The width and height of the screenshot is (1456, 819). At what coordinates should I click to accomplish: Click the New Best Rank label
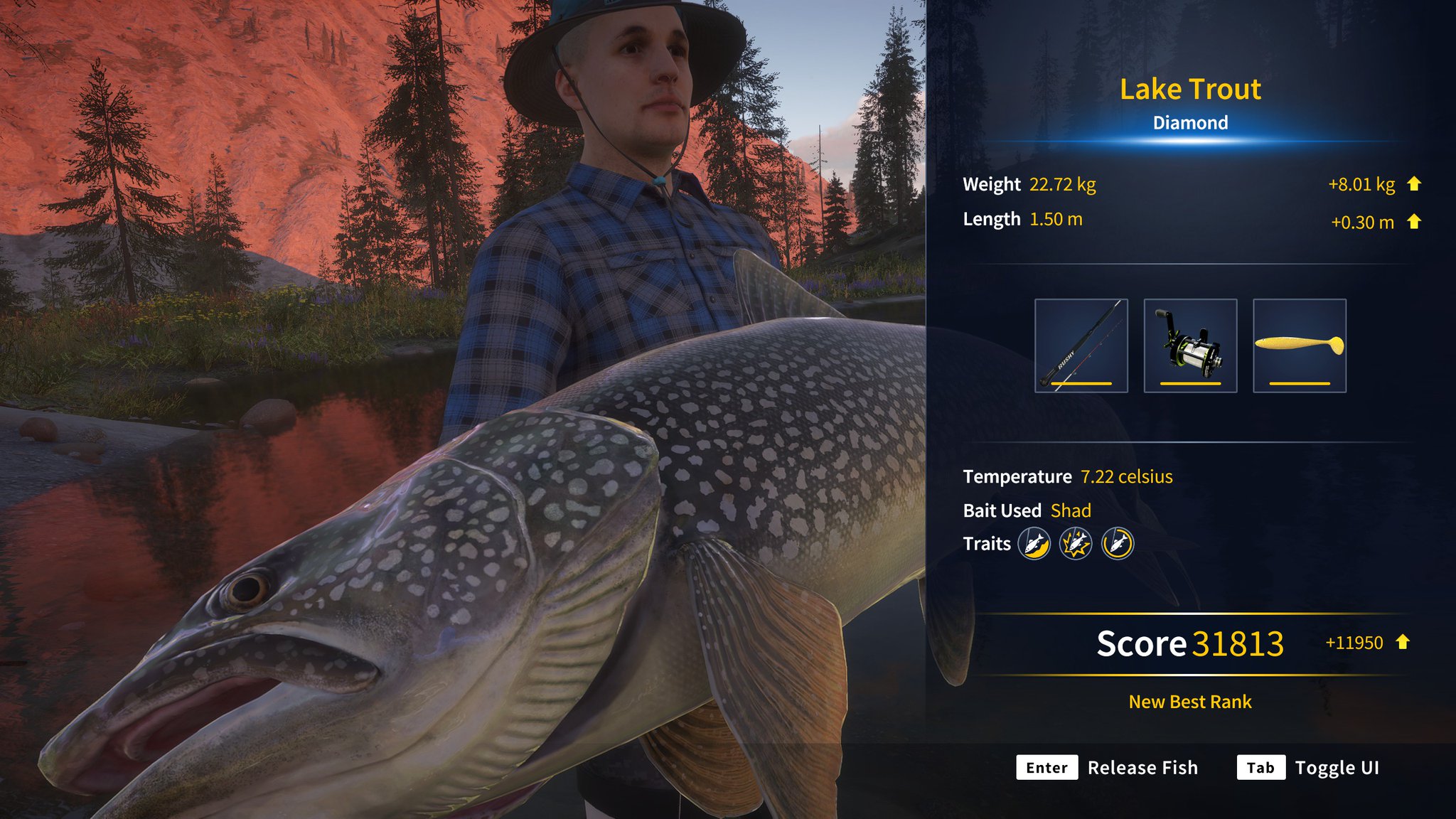[1190, 702]
